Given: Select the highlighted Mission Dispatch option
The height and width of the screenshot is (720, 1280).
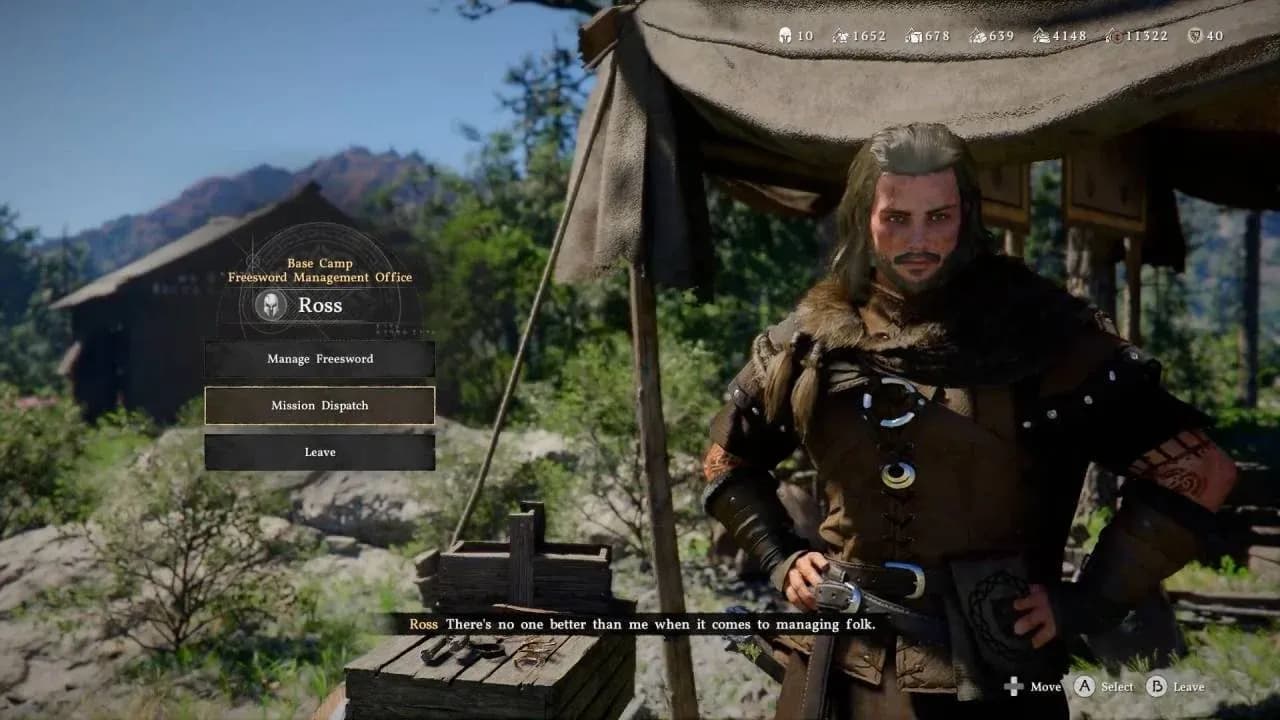Looking at the screenshot, I should point(319,406).
